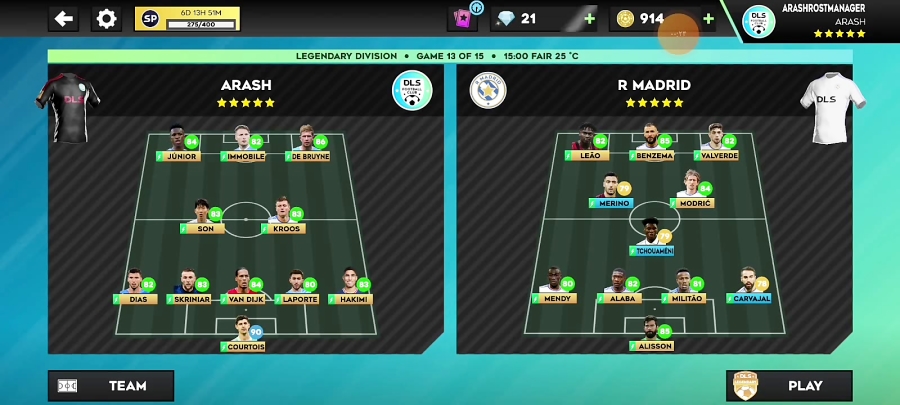Open the Team management screen
The height and width of the screenshot is (405, 900).
(x=111, y=385)
